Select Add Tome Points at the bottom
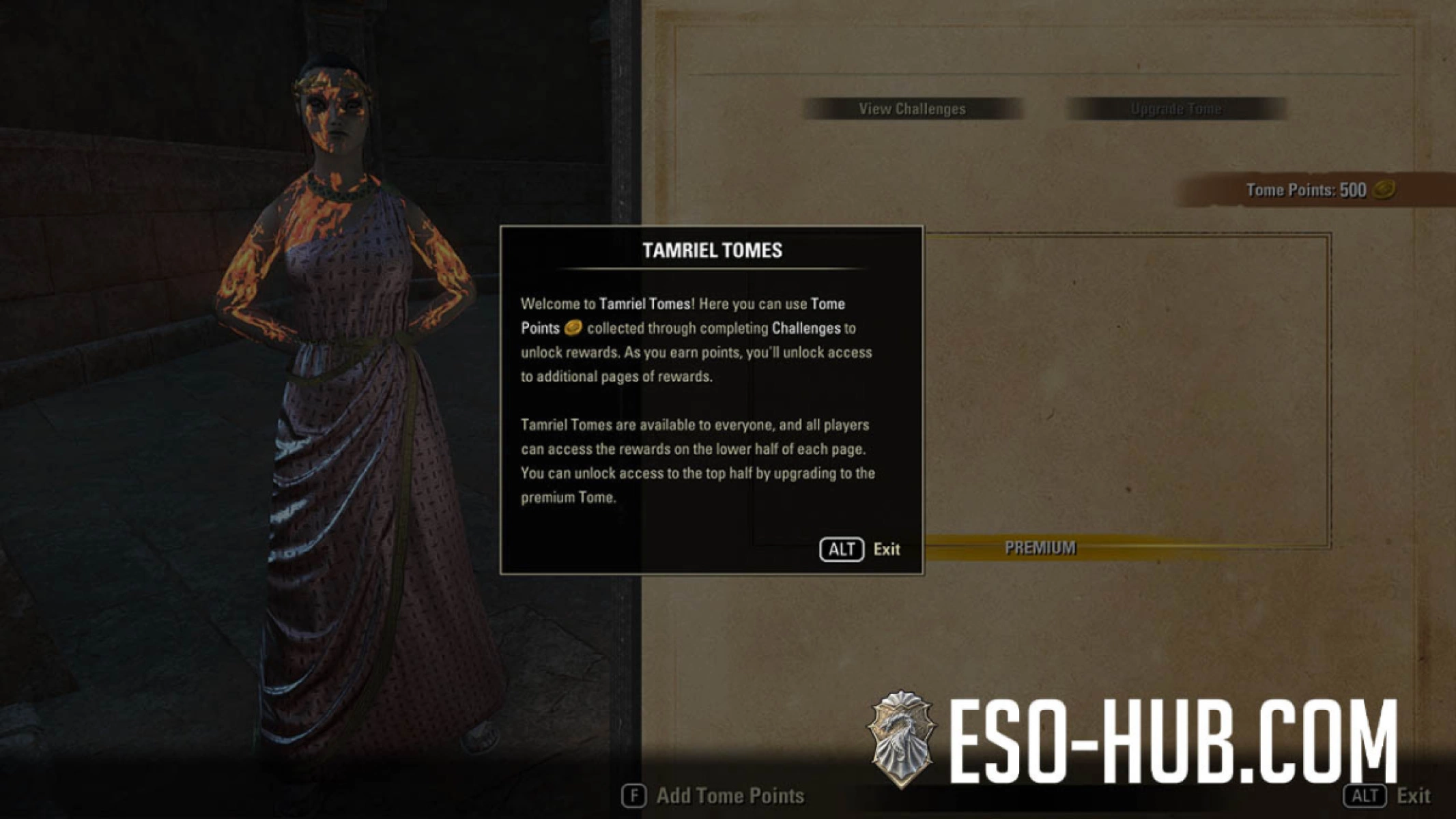The height and width of the screenshot is (819, 1456). (x=730, y=795)
